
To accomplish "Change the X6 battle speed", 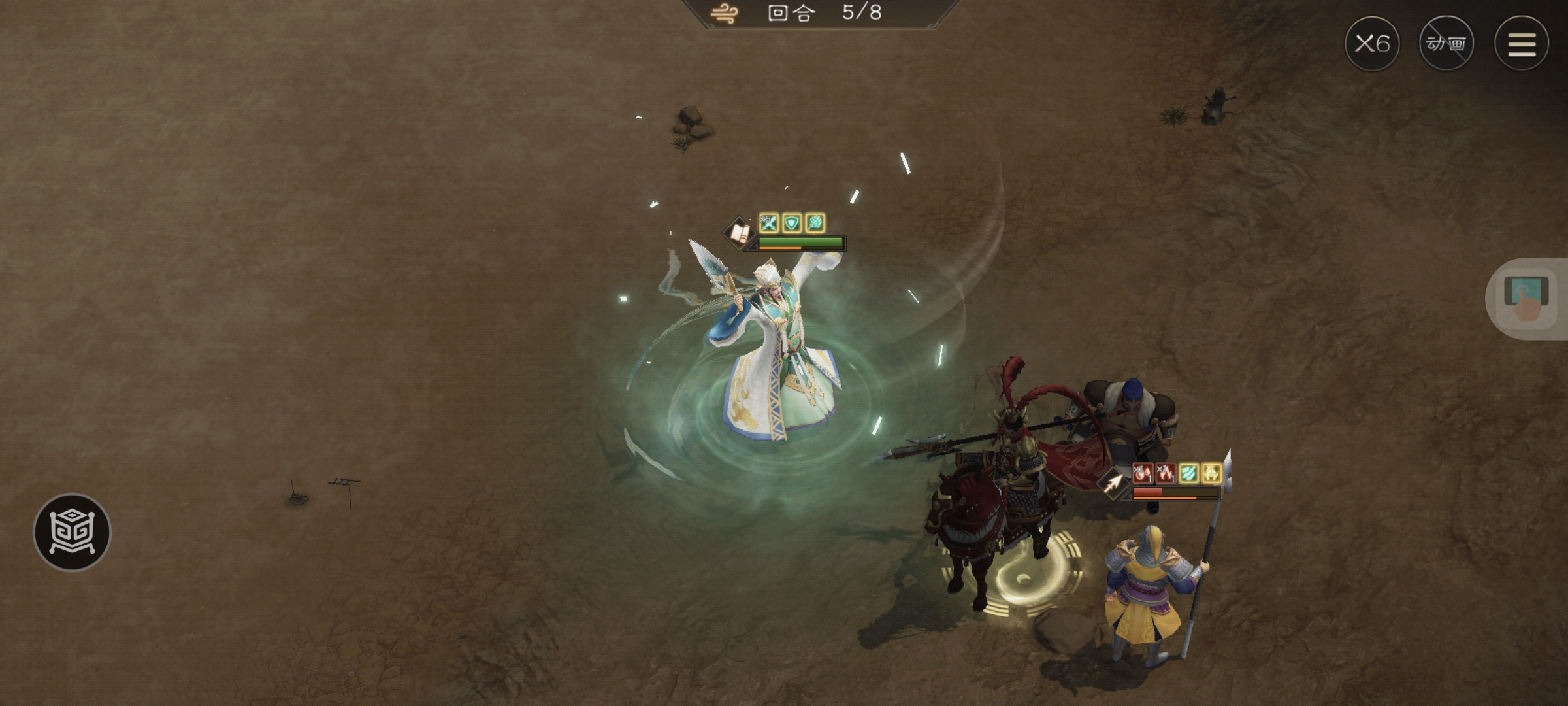I will pyautogui.click(x=1371, y=44).
